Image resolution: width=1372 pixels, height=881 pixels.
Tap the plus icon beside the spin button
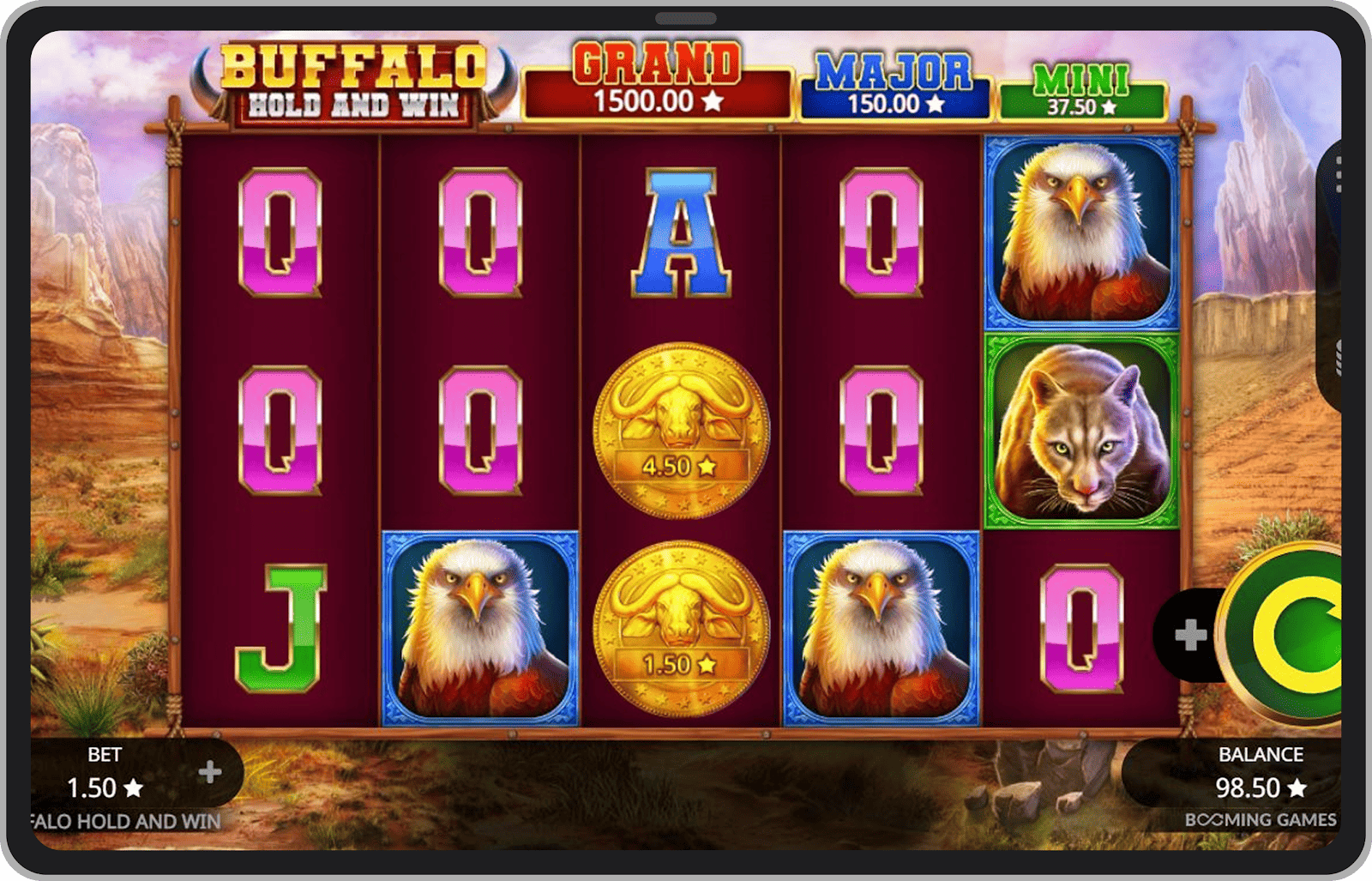(1192, 635)
